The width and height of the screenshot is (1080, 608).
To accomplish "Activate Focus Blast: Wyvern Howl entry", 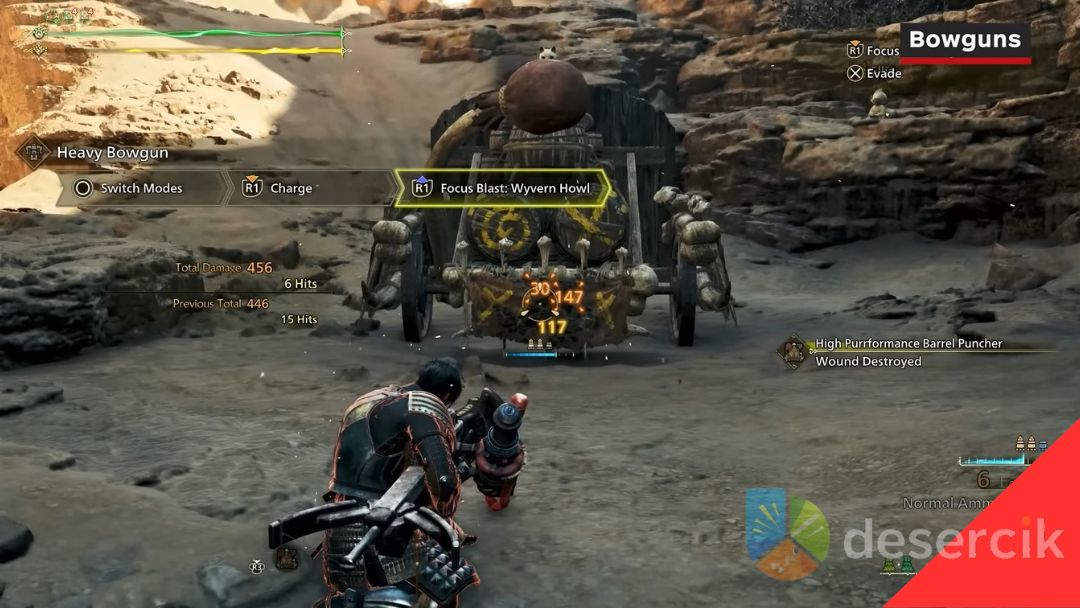I will (x=503, y=188).
